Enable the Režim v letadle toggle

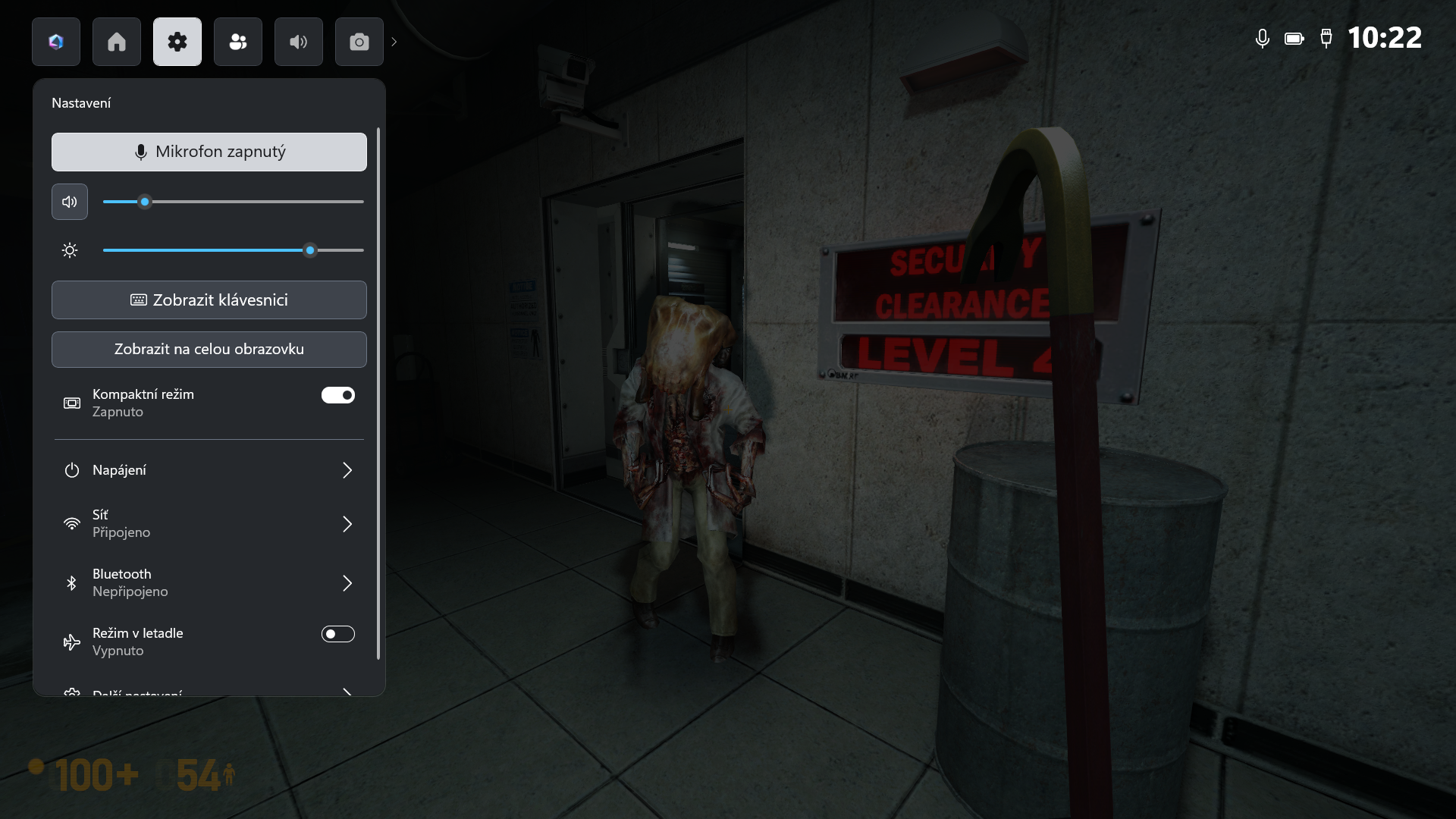click(338, 634)
